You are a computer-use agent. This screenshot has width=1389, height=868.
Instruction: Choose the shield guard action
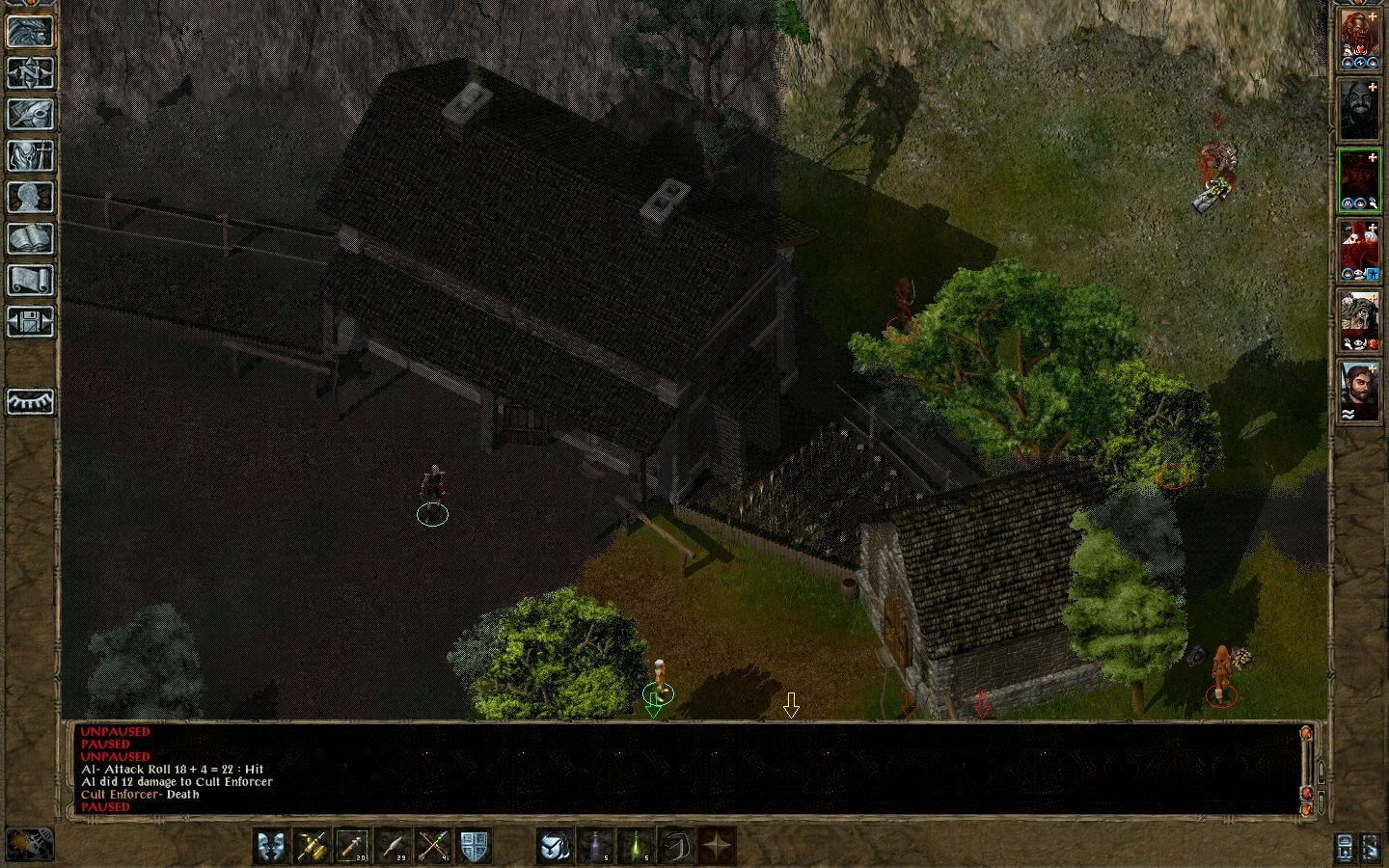click(x=474, y=846)
